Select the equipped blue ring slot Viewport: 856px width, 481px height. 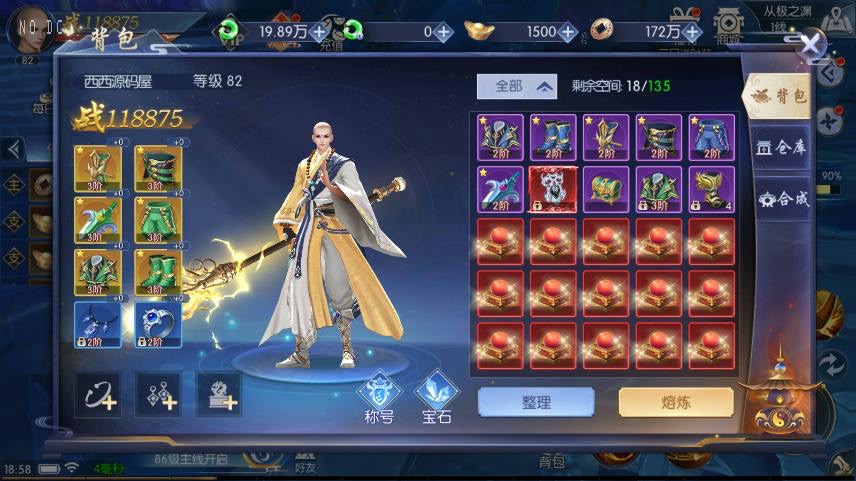(159, 324)
